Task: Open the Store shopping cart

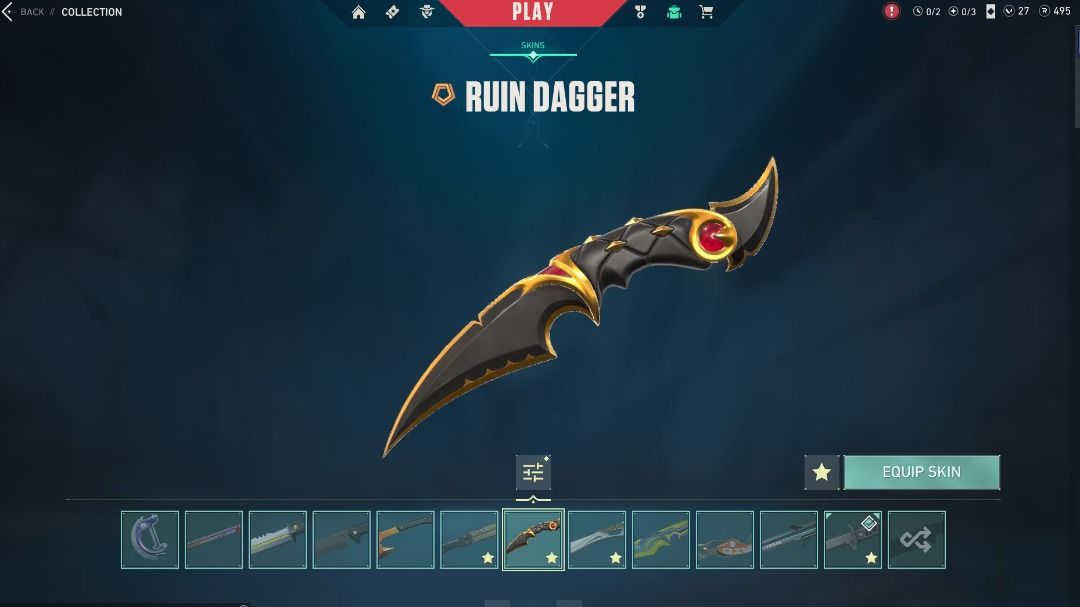Action: click(x=707, y=12)
